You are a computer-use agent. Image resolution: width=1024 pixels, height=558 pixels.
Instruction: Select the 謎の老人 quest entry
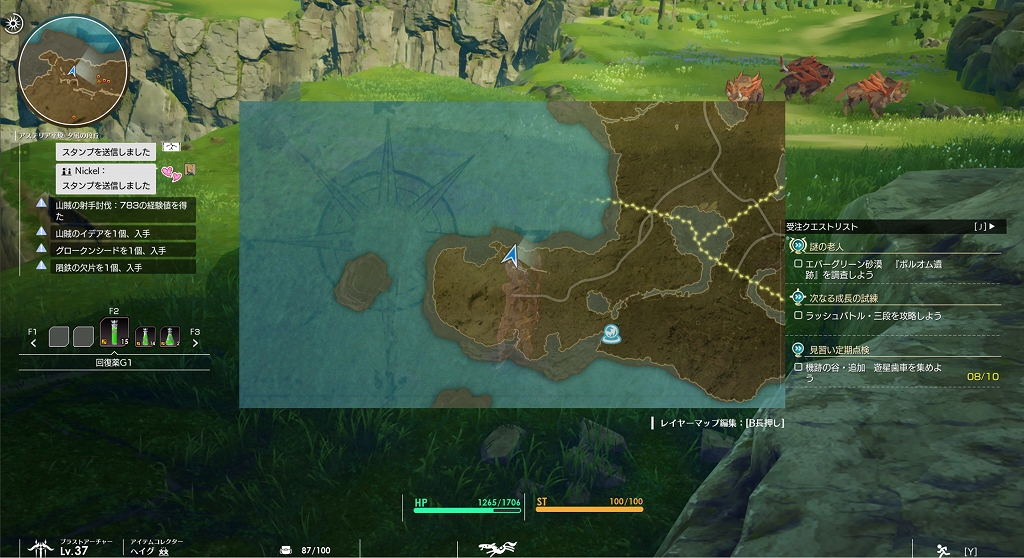tap(826, 246)
